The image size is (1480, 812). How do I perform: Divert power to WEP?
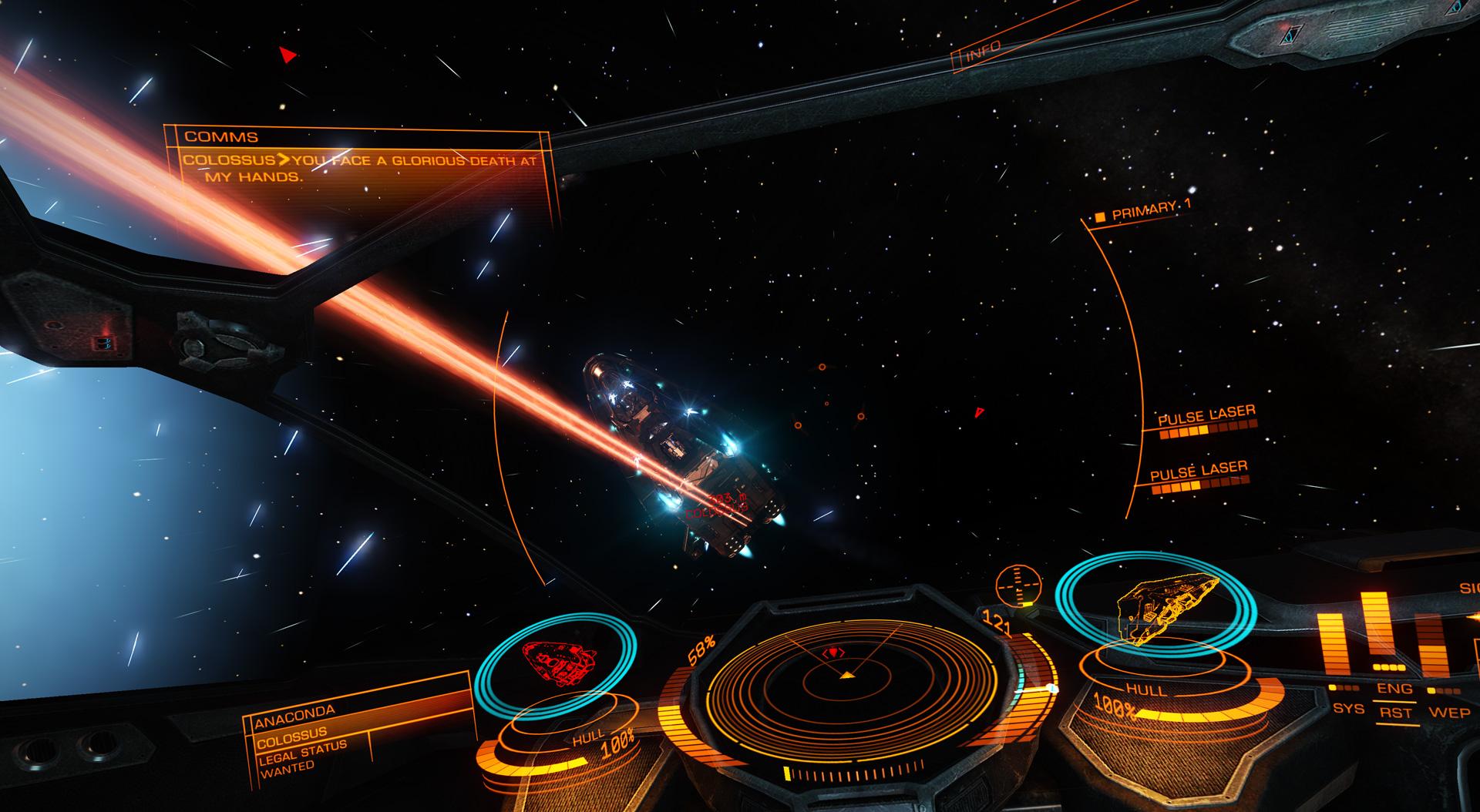pyautogui.click(x=1448, y=711)
